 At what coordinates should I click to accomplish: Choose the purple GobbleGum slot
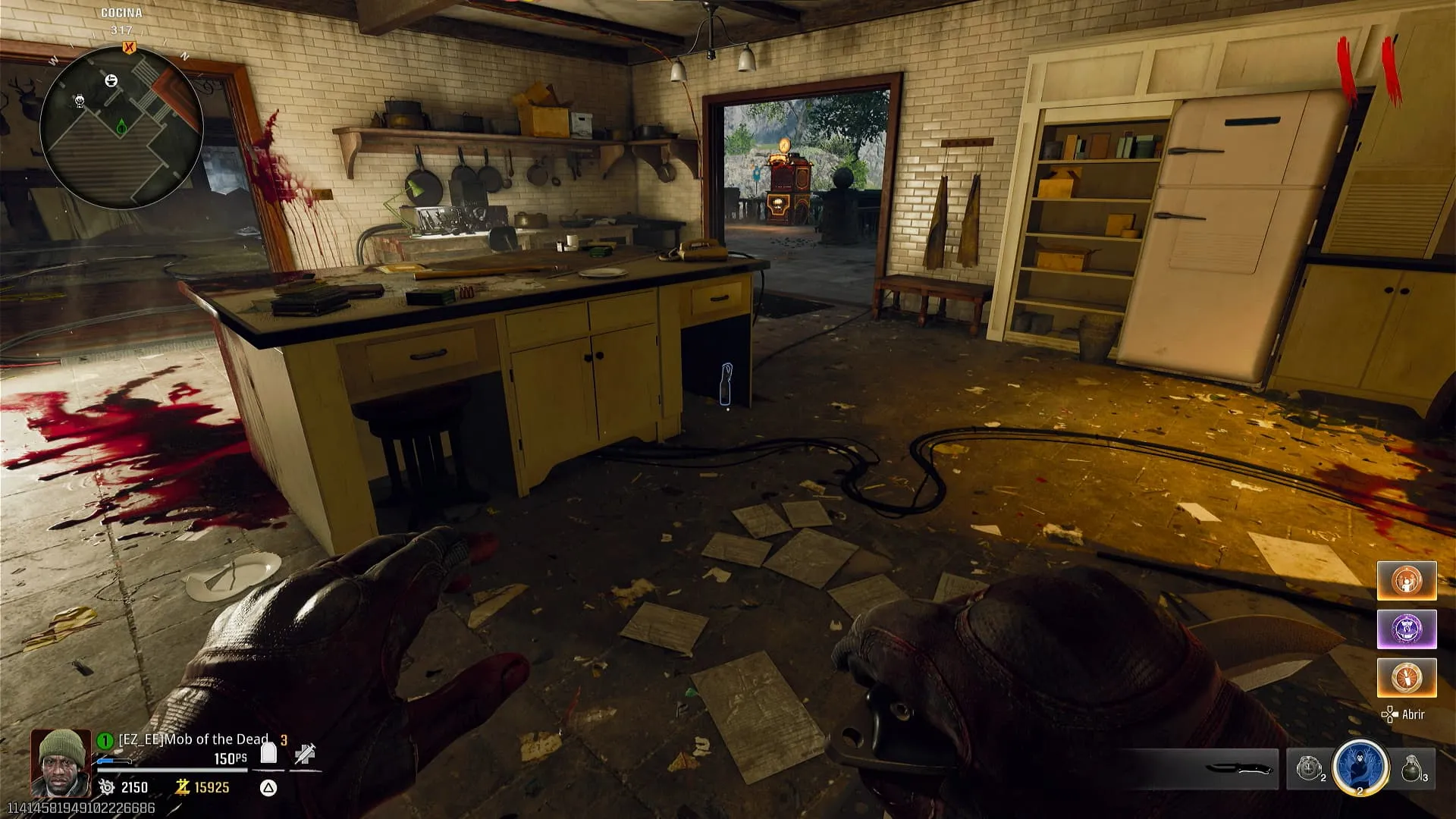pyautogui.click(x=1406, y=629)
